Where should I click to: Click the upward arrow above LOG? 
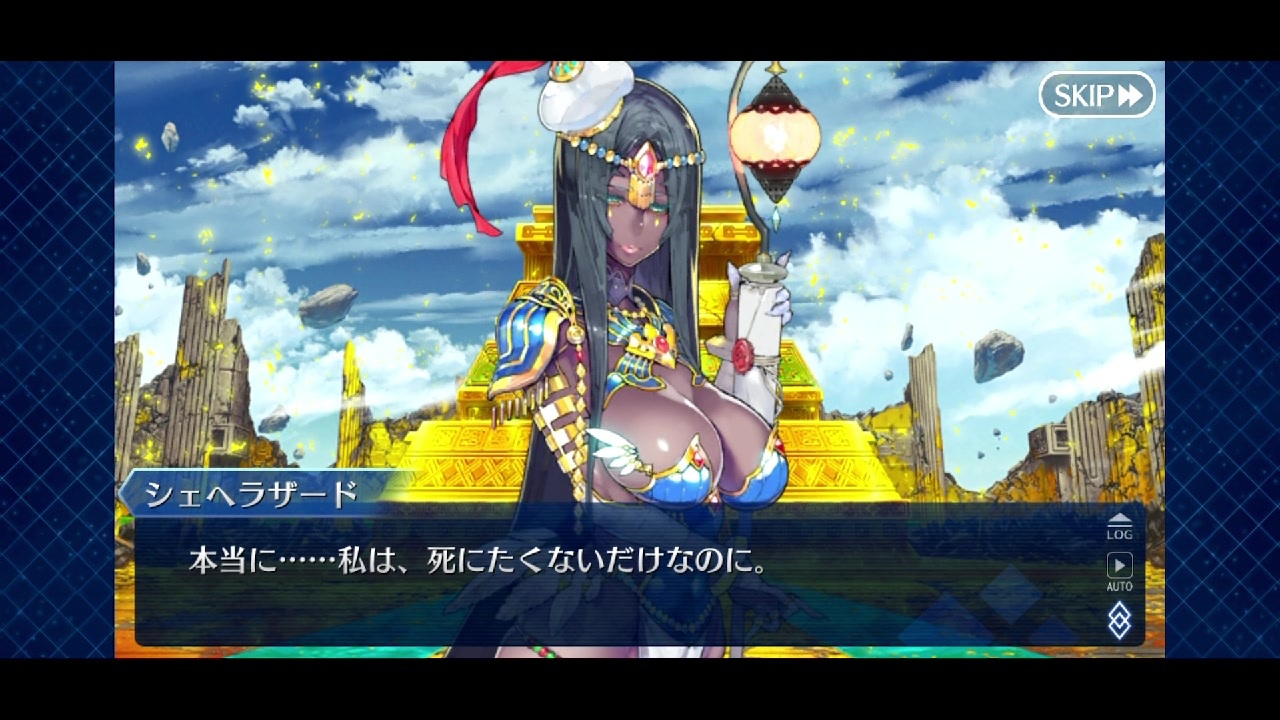point(1121,515)
